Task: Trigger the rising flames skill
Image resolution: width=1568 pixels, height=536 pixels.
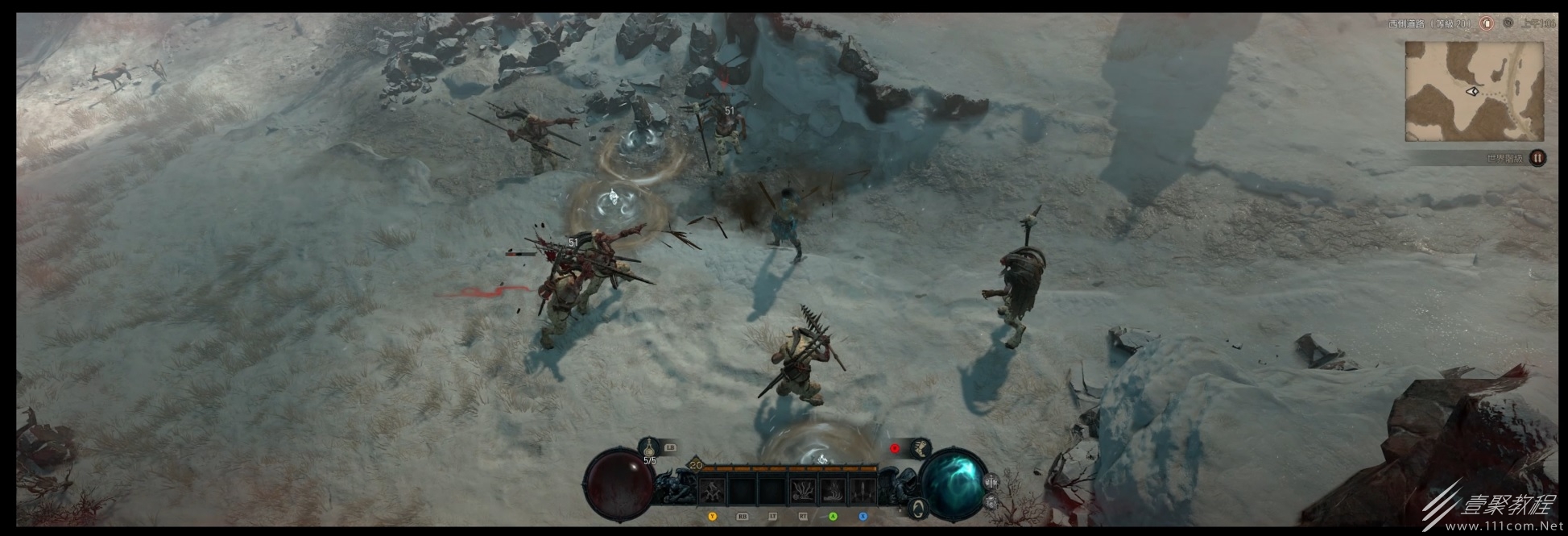Action: click(x=832, y=490)
